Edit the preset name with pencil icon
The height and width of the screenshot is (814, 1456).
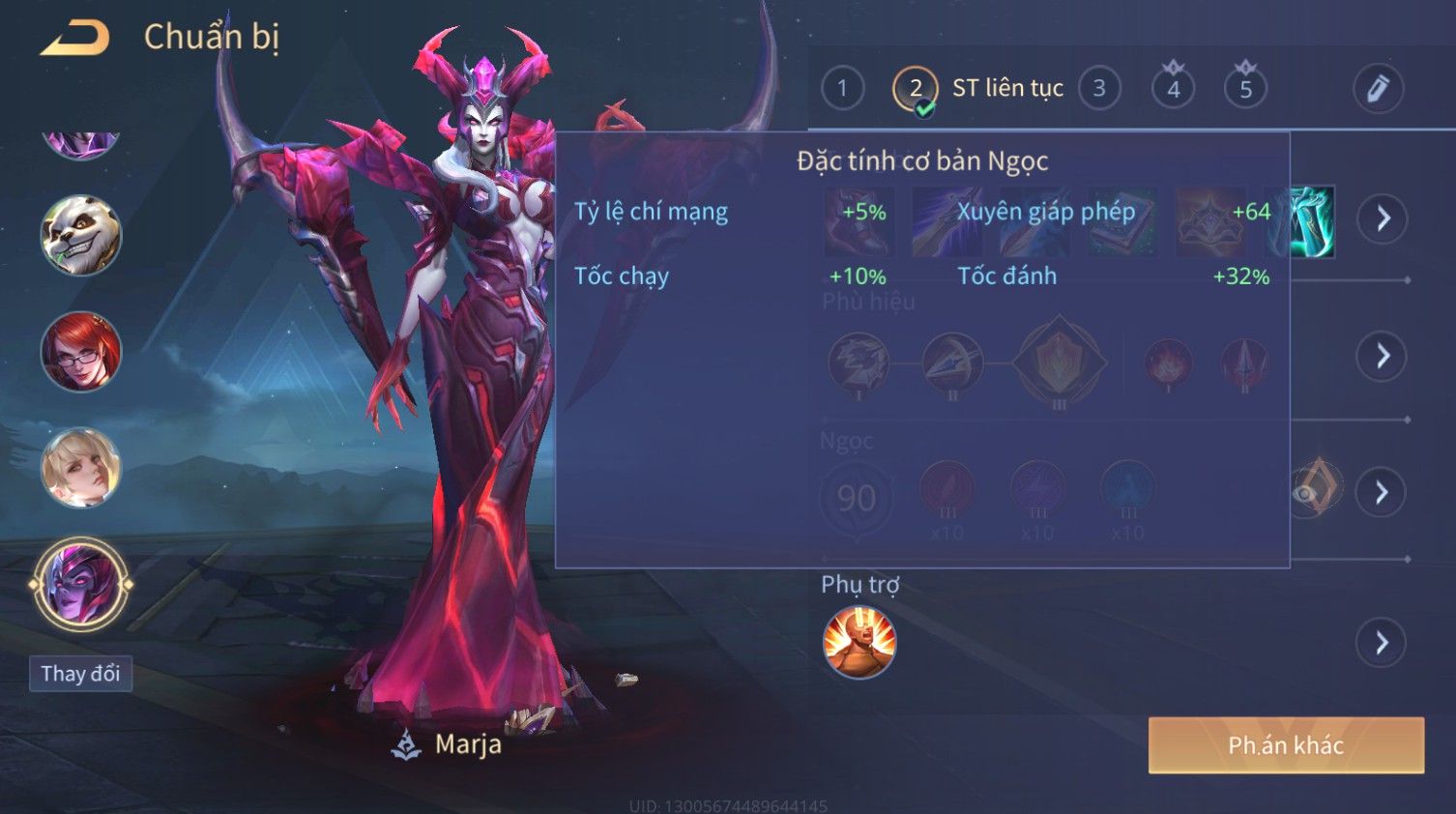tap(1378, 89)
